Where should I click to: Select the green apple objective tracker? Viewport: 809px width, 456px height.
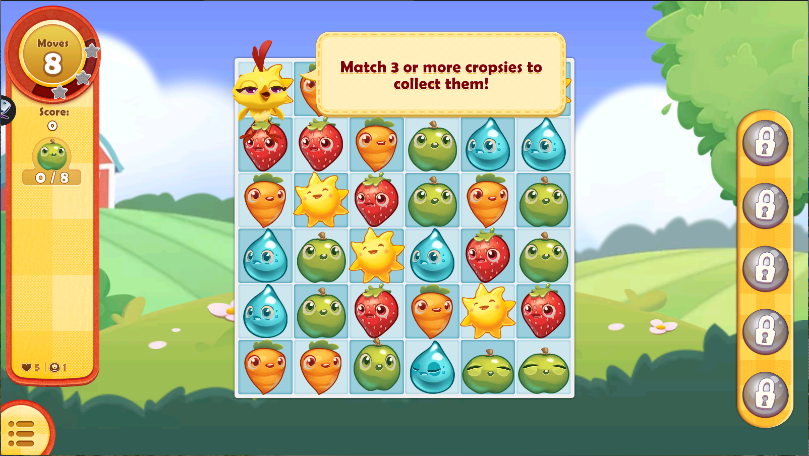pyautogui.click(x=51, y=158)
